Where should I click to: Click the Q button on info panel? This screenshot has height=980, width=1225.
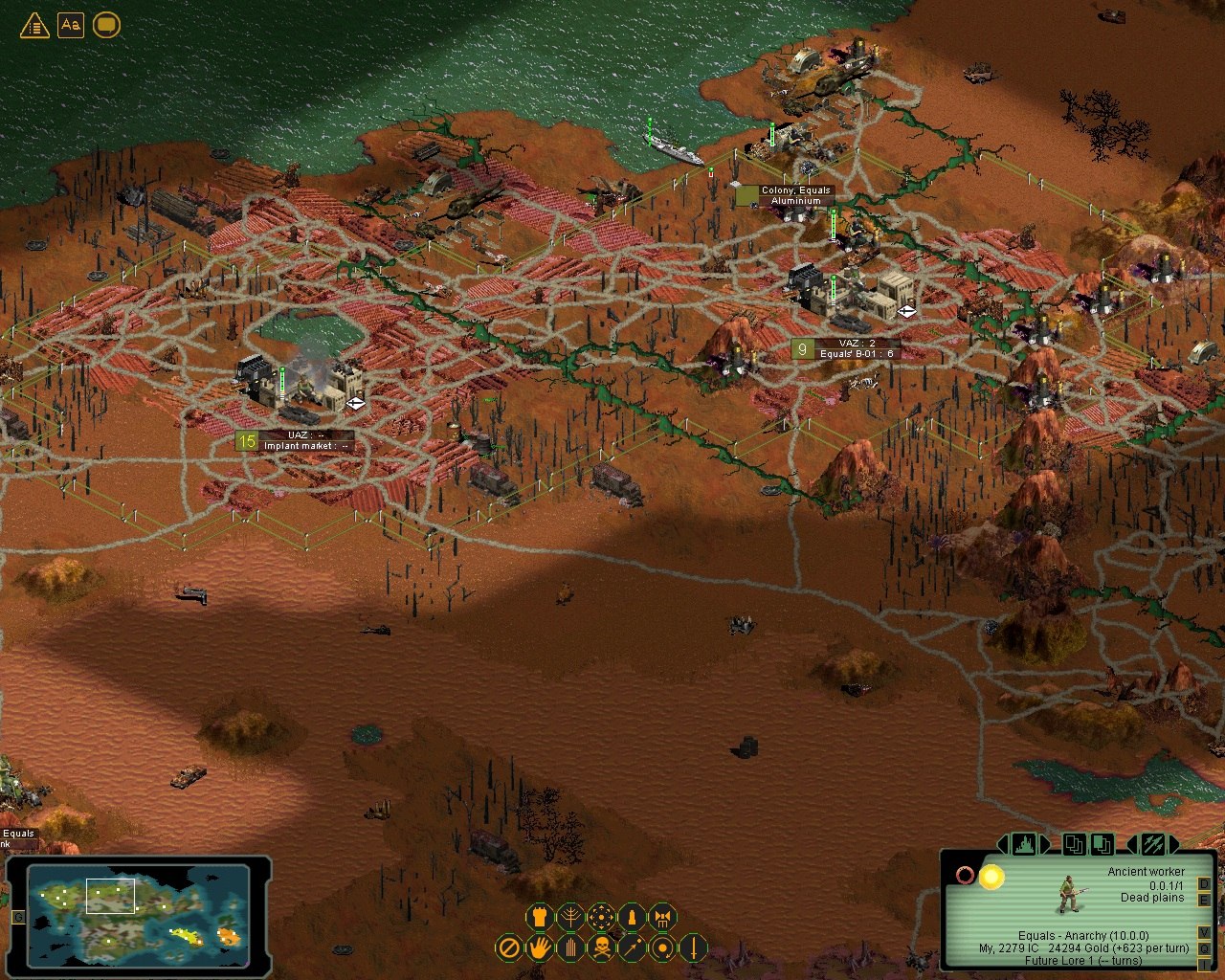(x=1204, y=949)
